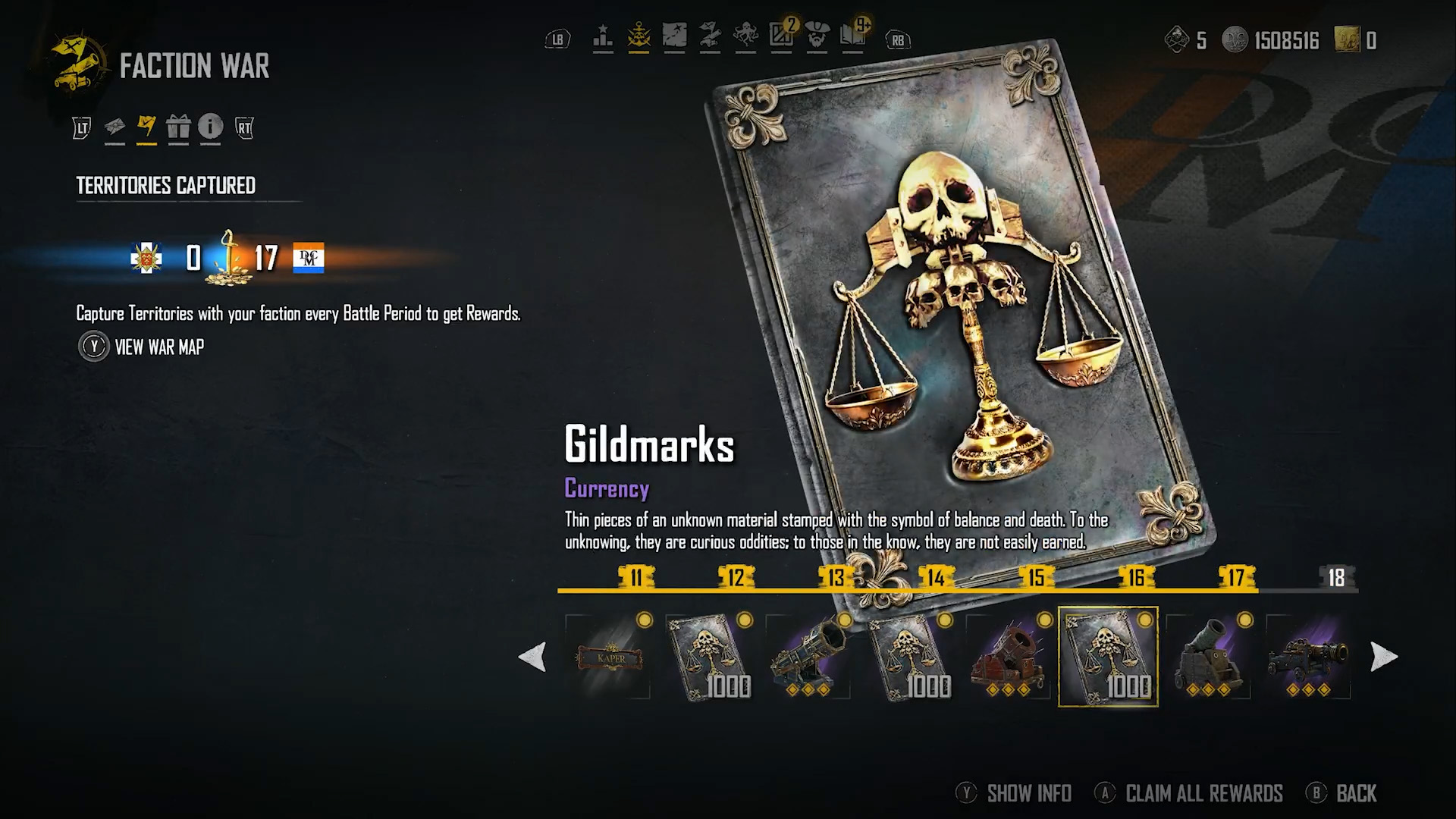1456x819 pixels.
Task: Open the crate tab with 2 badge
Action: coord(782,37)
